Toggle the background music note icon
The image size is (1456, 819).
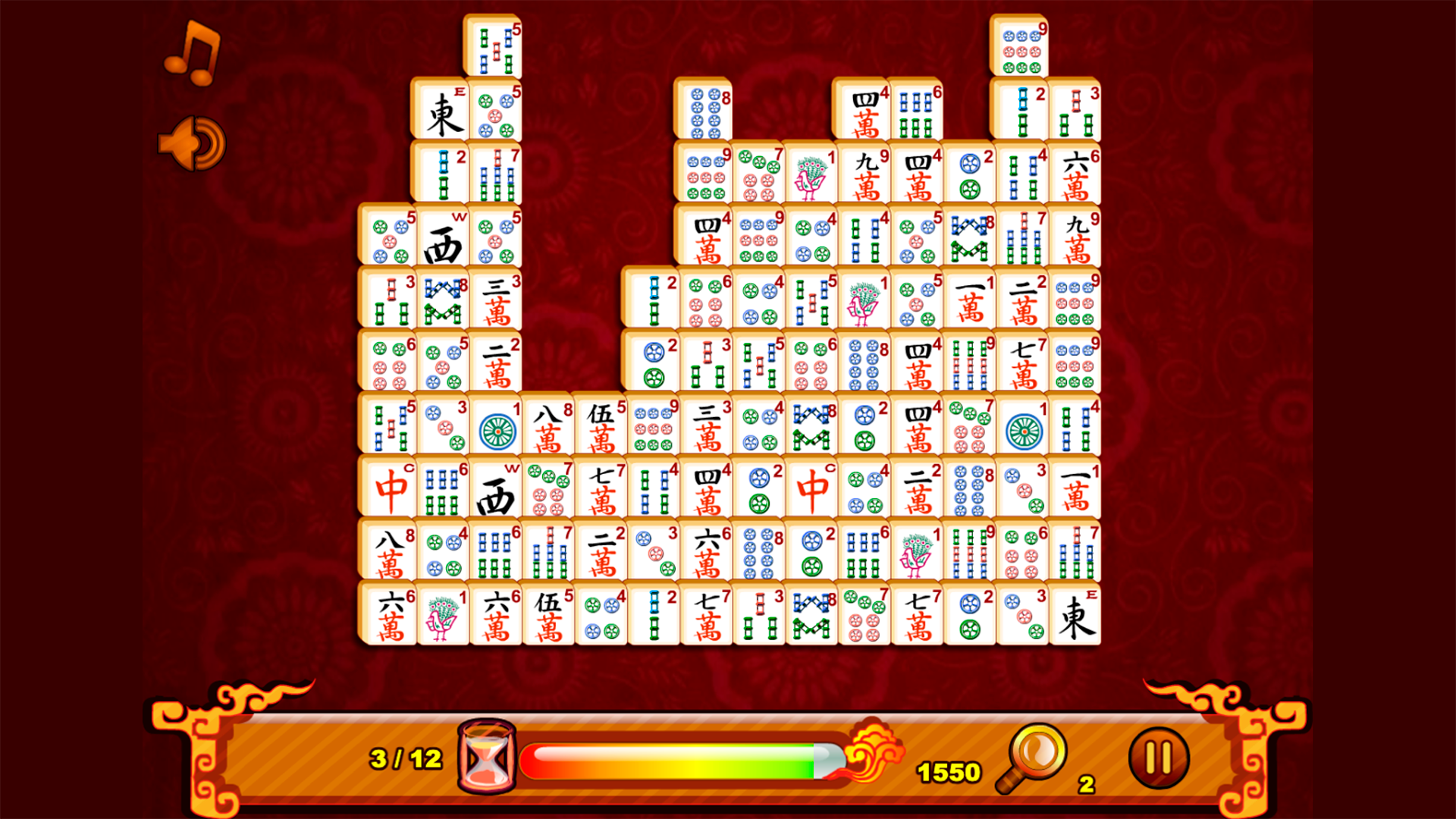pos(192,55)
